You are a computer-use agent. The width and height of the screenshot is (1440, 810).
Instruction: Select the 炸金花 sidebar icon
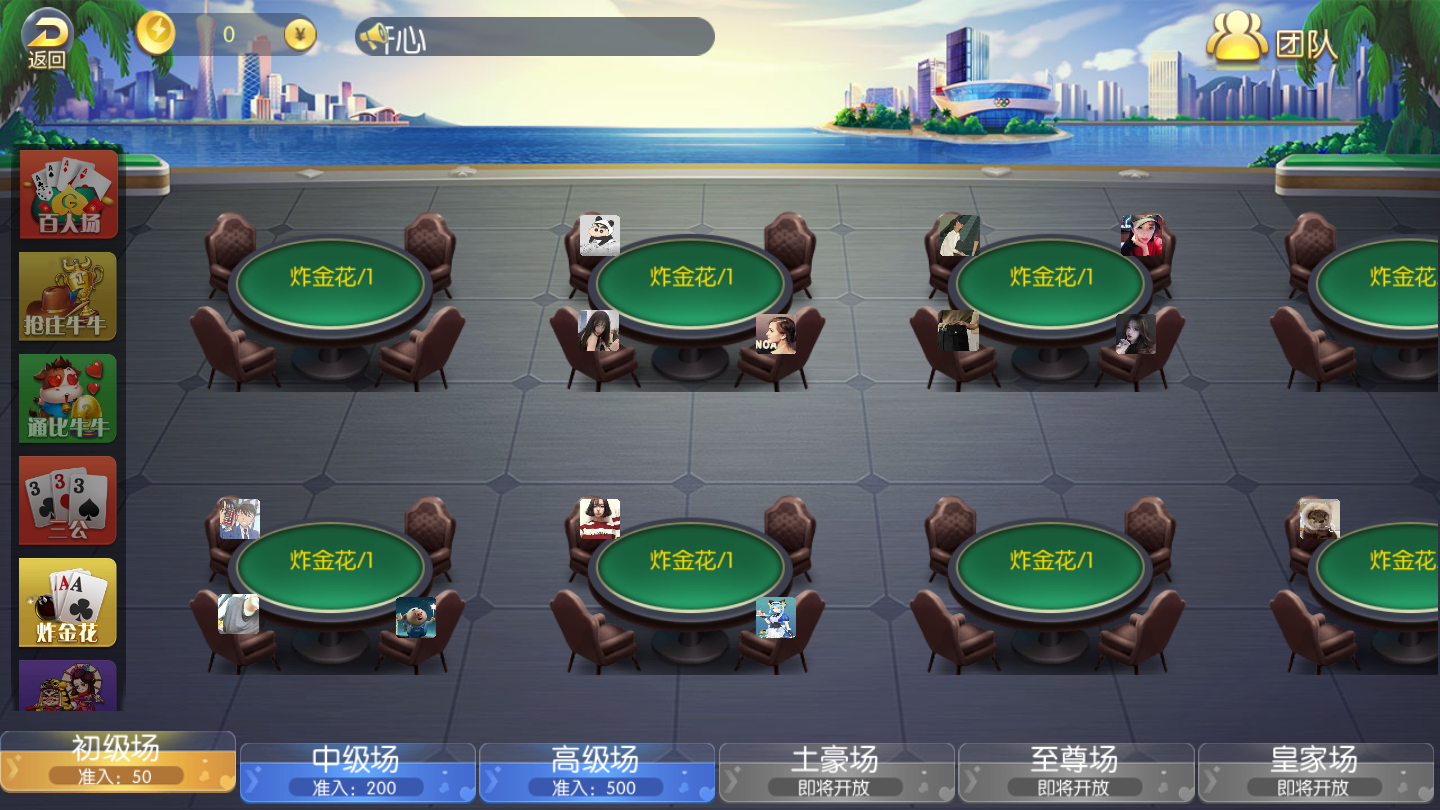[67, 601]
